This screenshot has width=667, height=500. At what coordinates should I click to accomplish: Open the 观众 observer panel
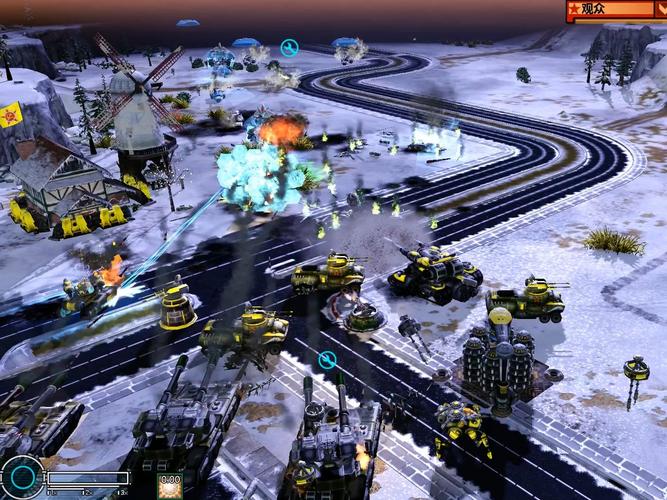pyautogui.click(x=608, y=9)
